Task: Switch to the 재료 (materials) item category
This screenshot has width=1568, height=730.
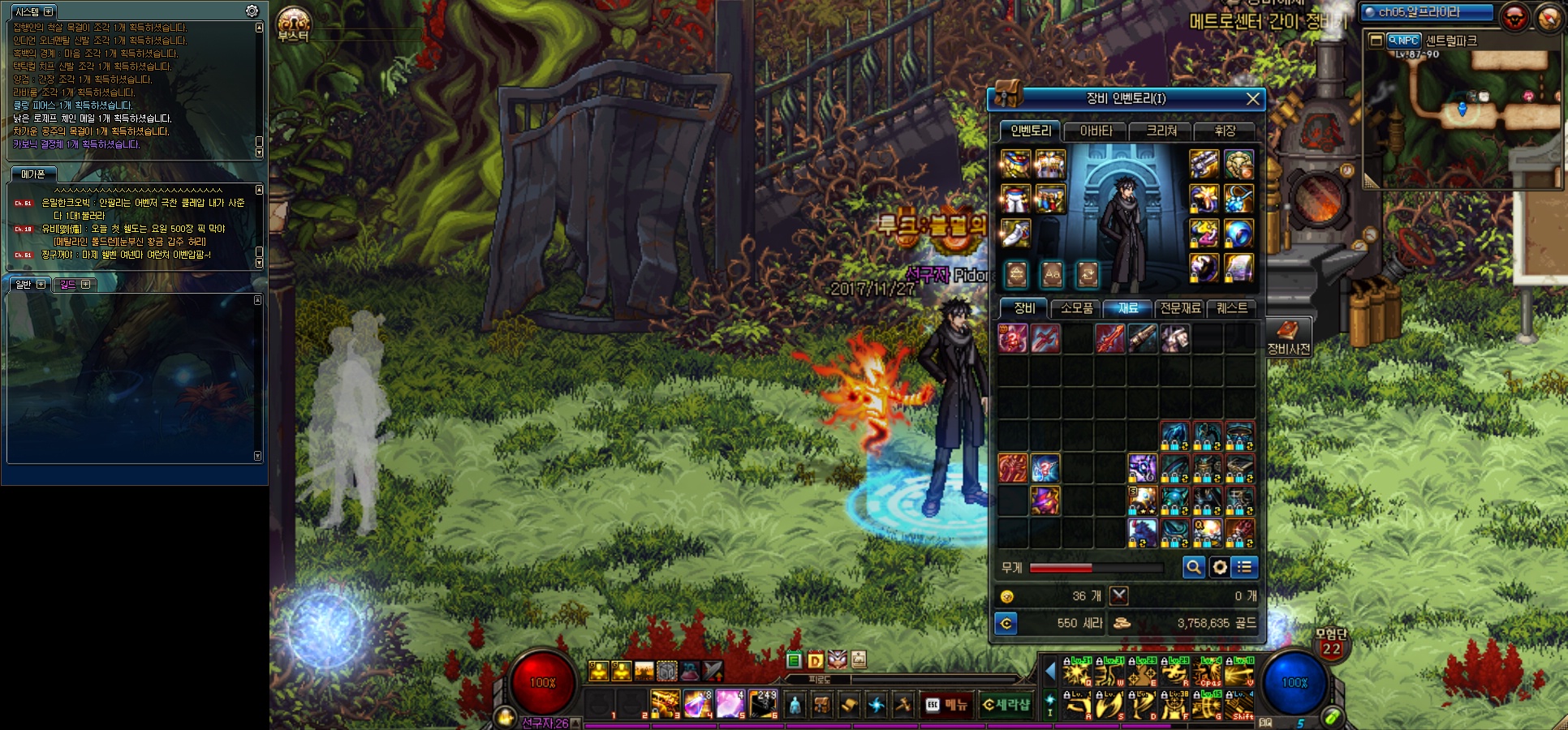Action: 1128,308
